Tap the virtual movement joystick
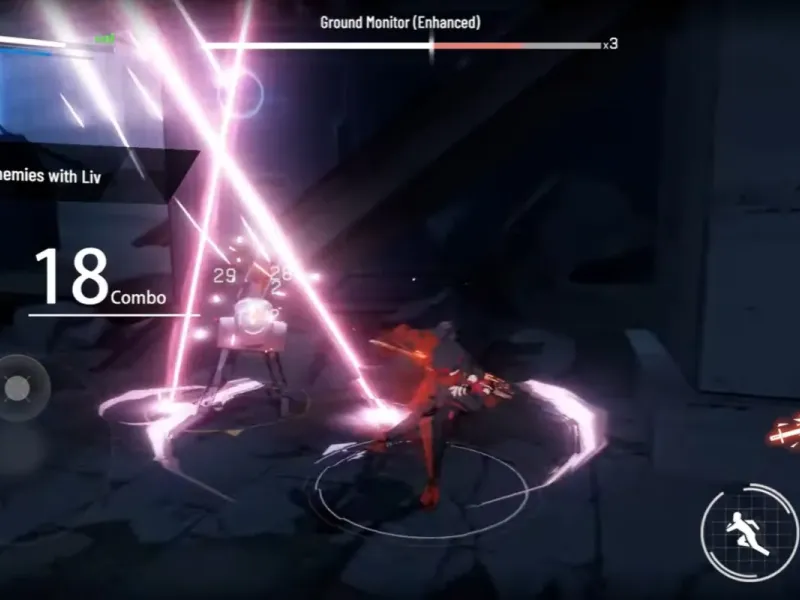Screen dimensions: 800x600 coord(18,387)
